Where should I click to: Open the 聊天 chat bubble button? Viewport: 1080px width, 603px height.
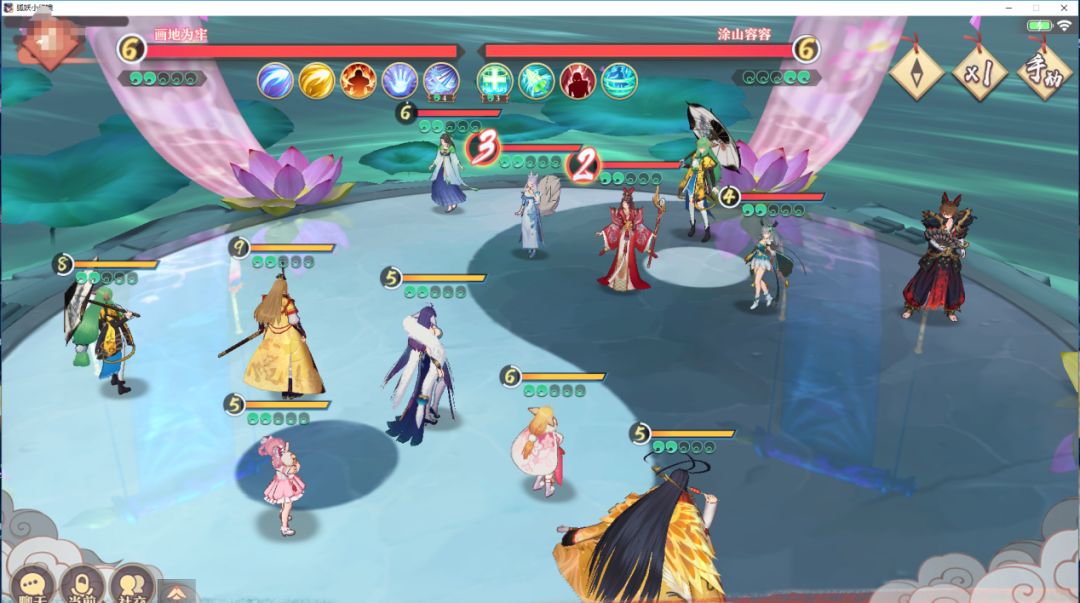[34, 584]
